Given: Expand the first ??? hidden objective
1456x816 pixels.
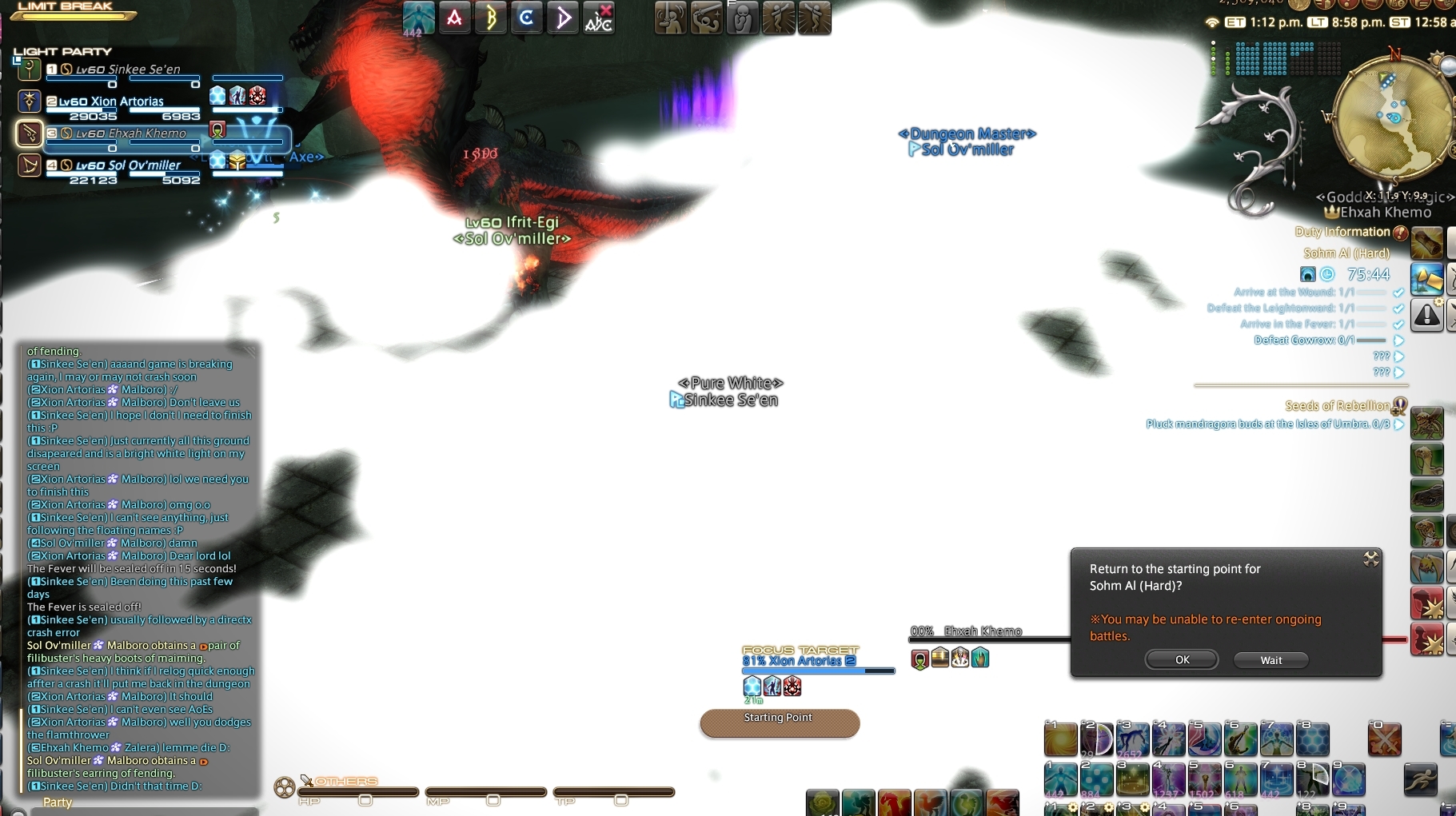Looking at the screenshot, I should click(1398, 356).
